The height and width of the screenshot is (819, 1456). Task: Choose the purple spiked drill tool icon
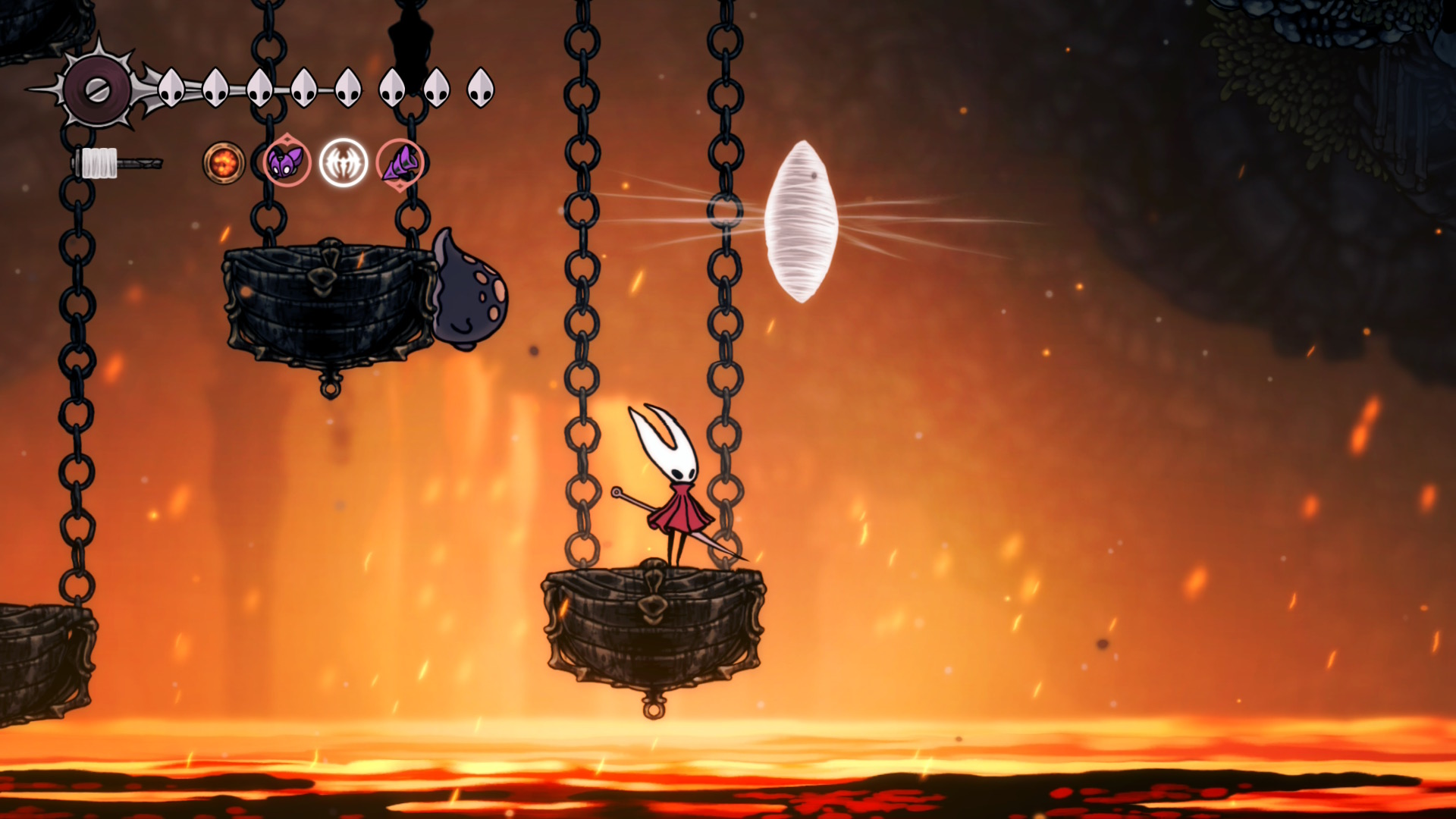(400, 163)
